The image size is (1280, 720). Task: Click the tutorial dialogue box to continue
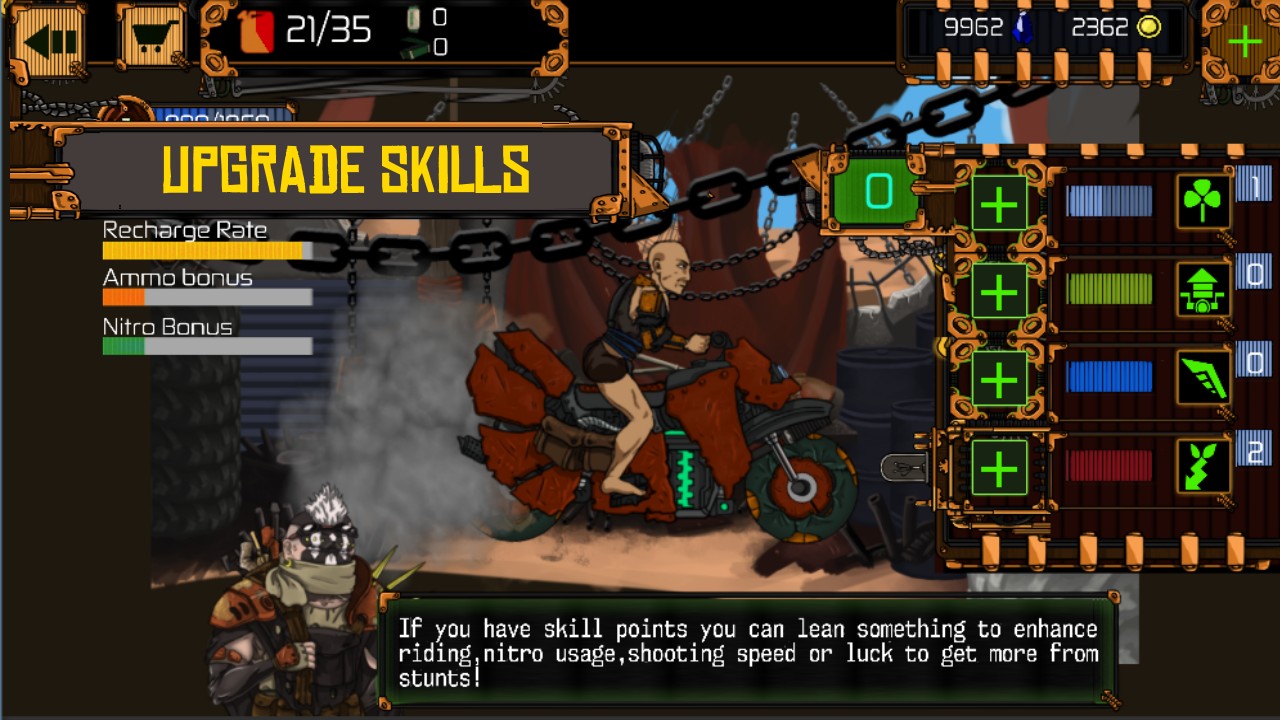point(747,653)
